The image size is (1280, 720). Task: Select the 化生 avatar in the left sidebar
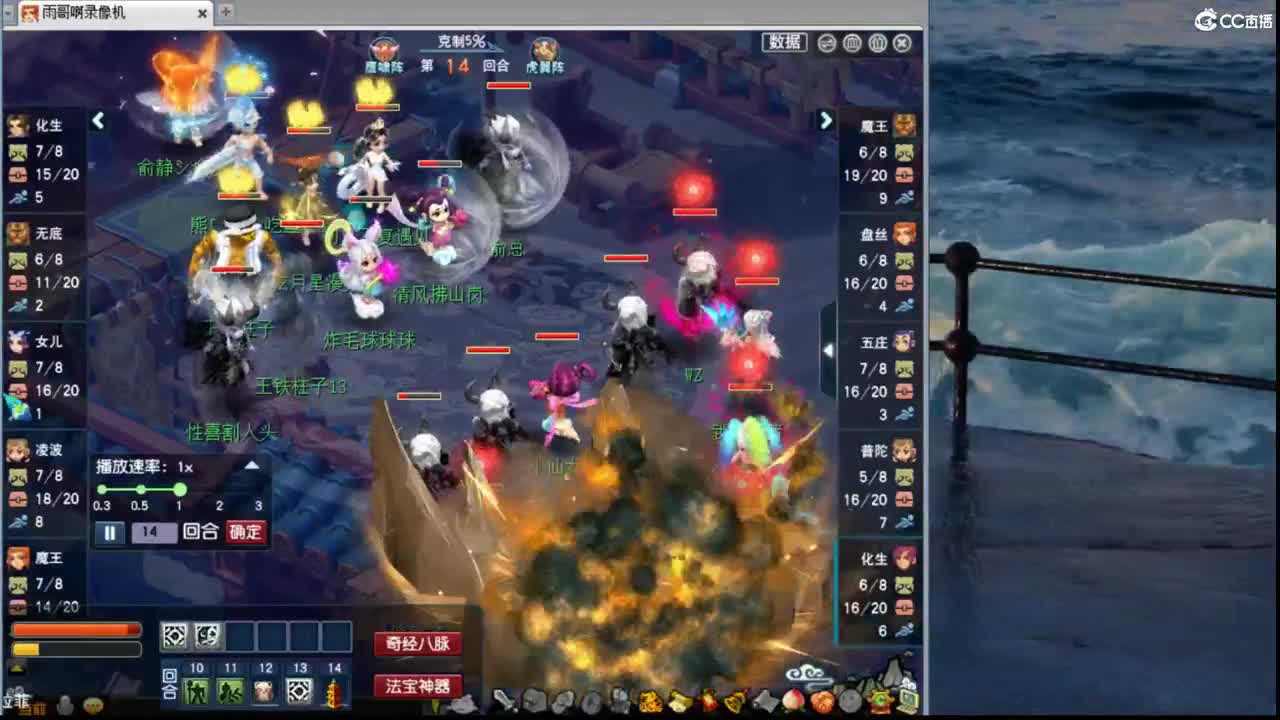[x=18, y=127]
